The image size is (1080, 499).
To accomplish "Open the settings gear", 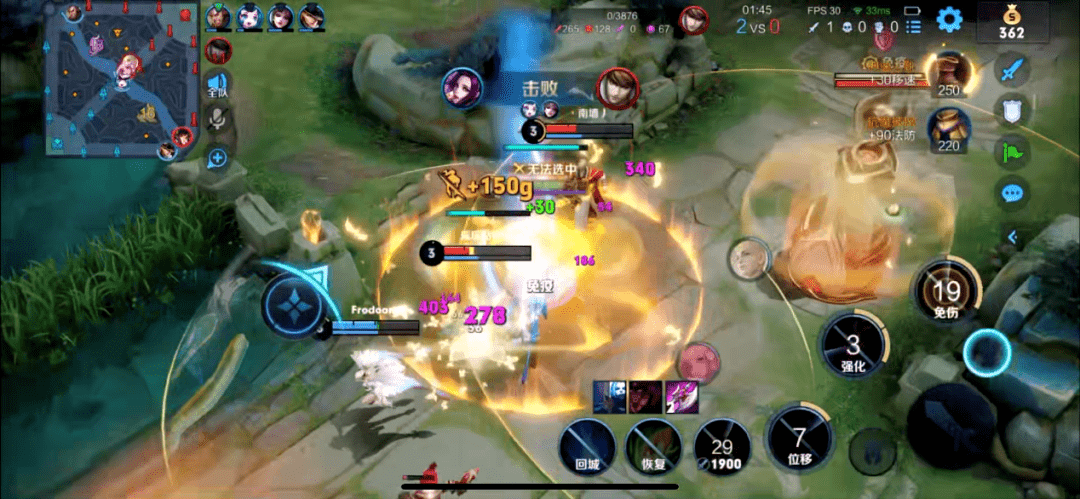I will point(948,19).
